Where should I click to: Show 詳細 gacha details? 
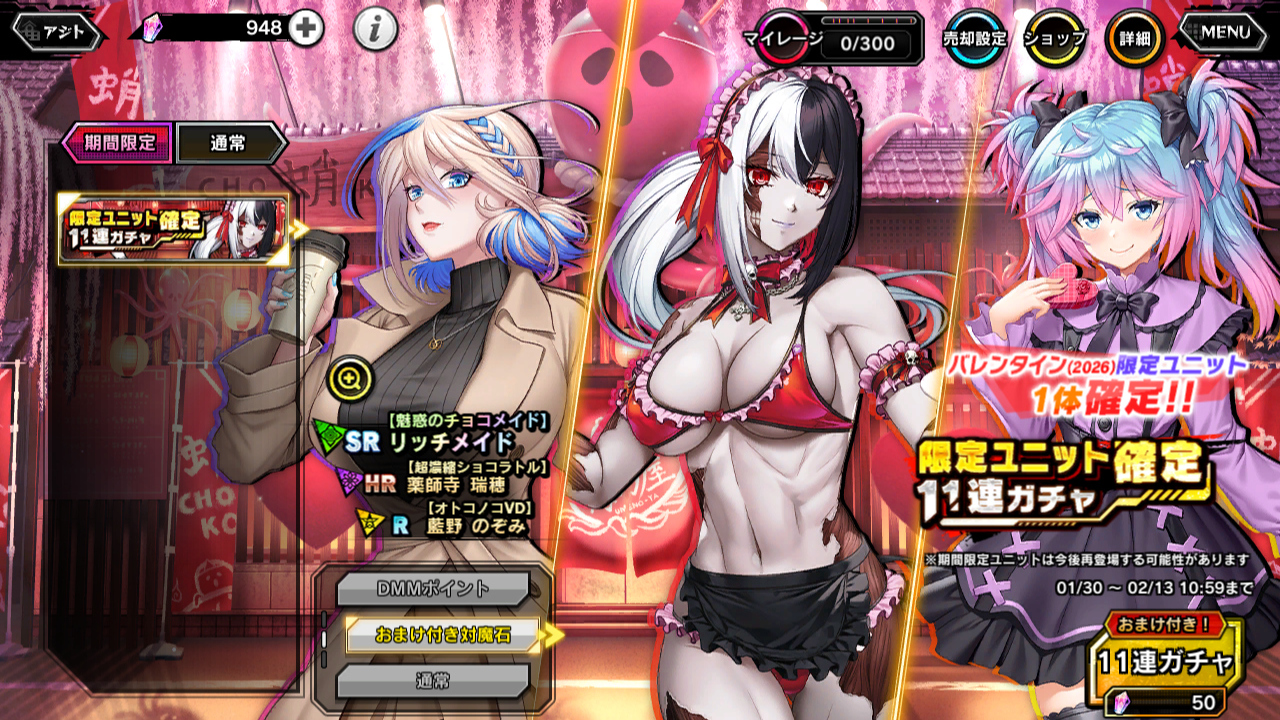pos(1134,39)
